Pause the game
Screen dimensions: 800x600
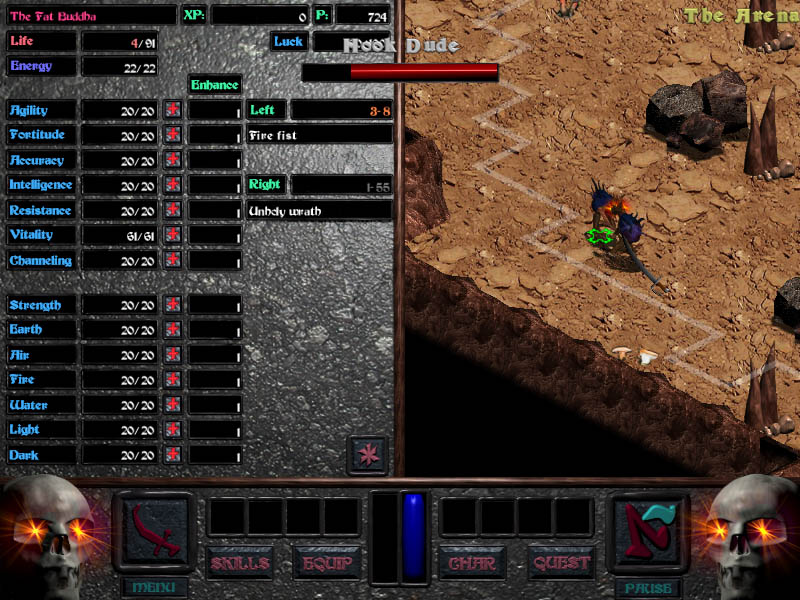tap(647, 587)
